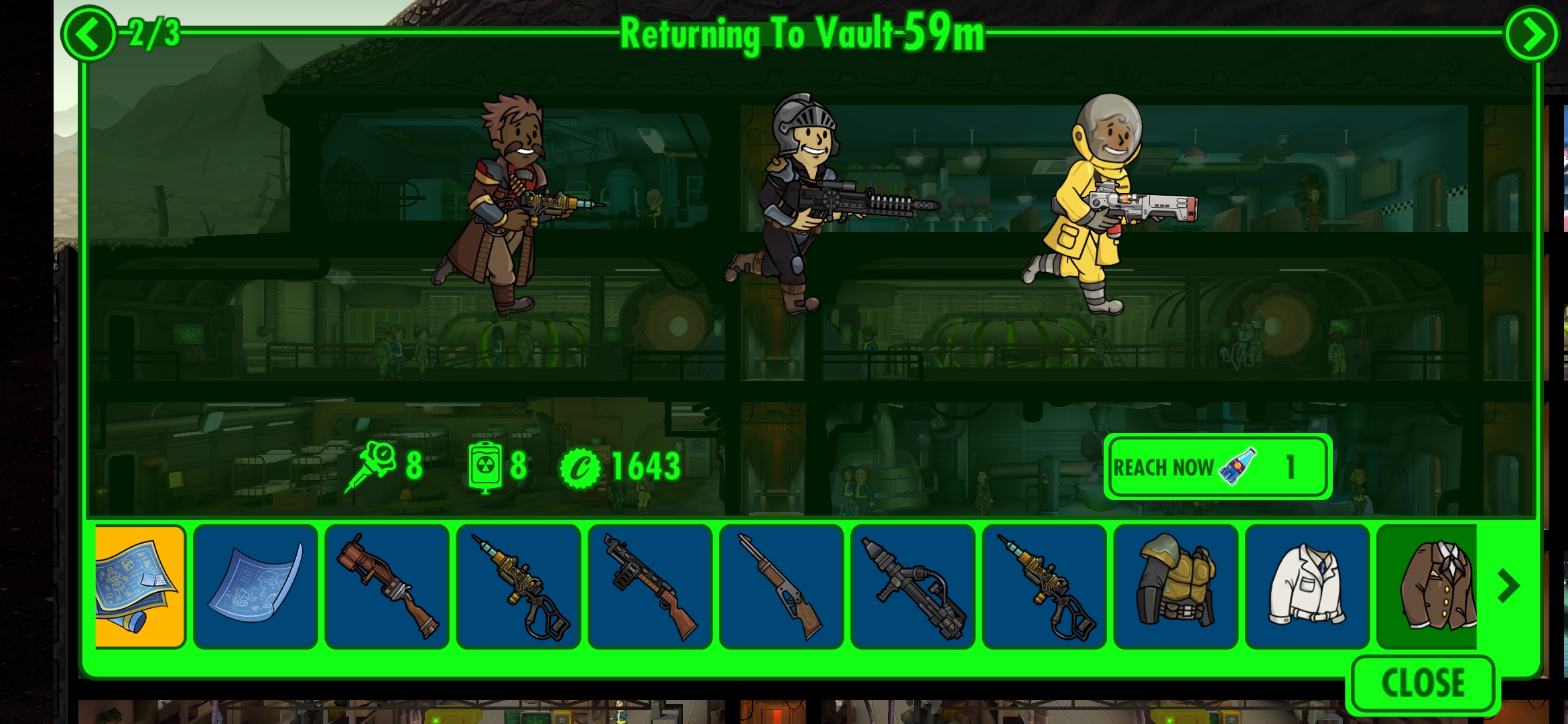Inspect the first plasma rifle loot item
The height and width of the screenshot is (724, 1568).
[x=519, y=585]
